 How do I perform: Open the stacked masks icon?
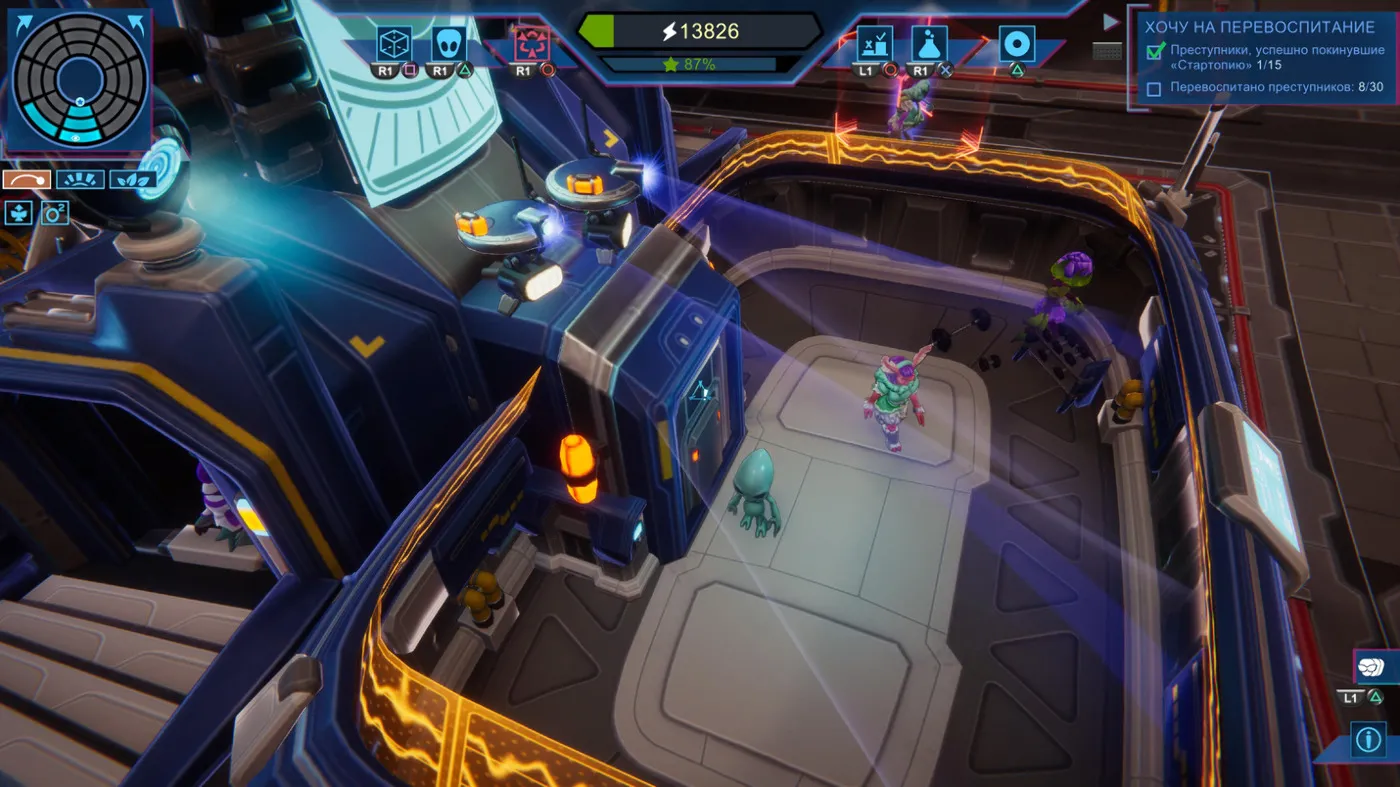[x=1368, y=666]
